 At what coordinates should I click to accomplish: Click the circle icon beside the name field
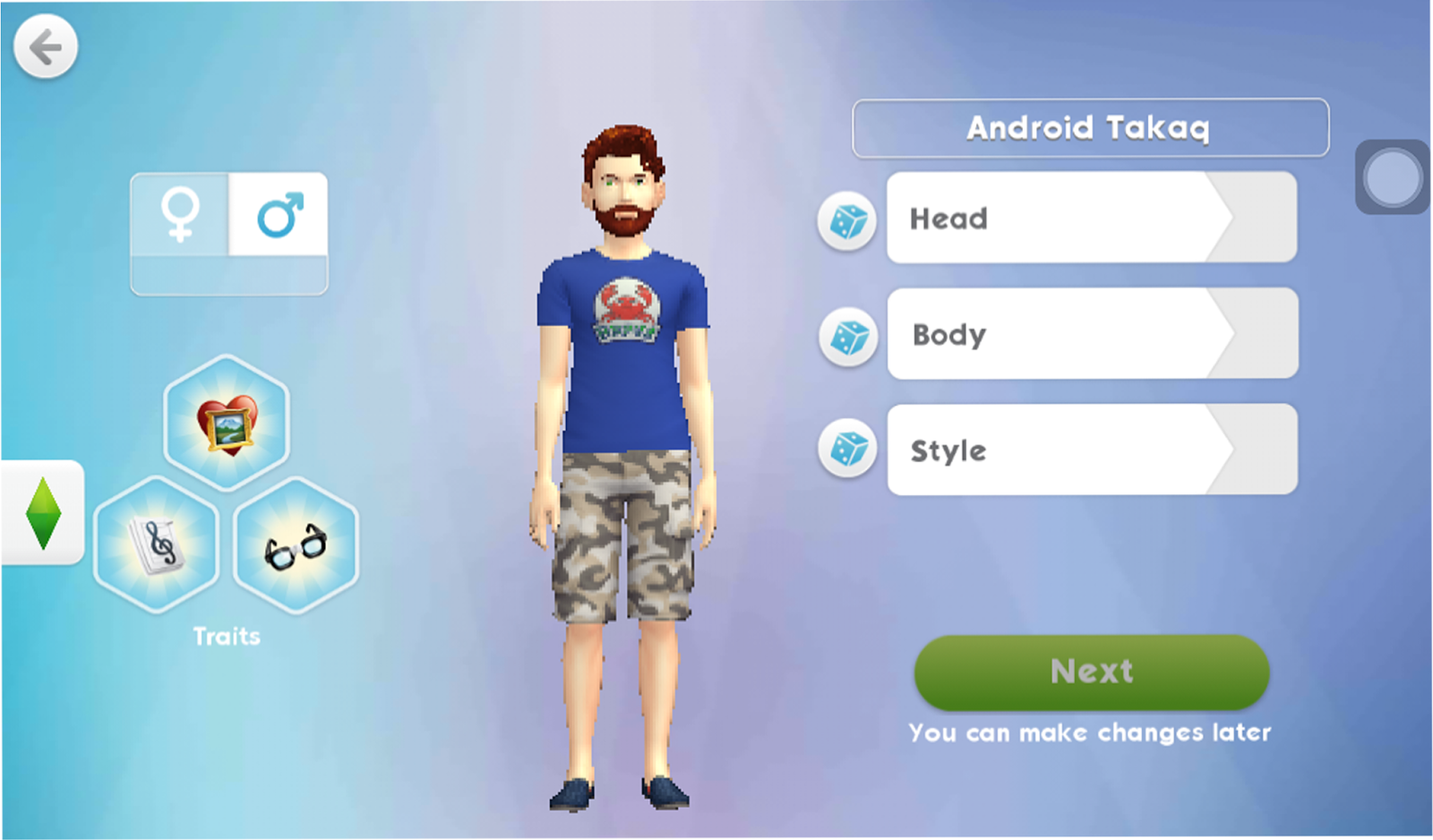[1390, 176]
